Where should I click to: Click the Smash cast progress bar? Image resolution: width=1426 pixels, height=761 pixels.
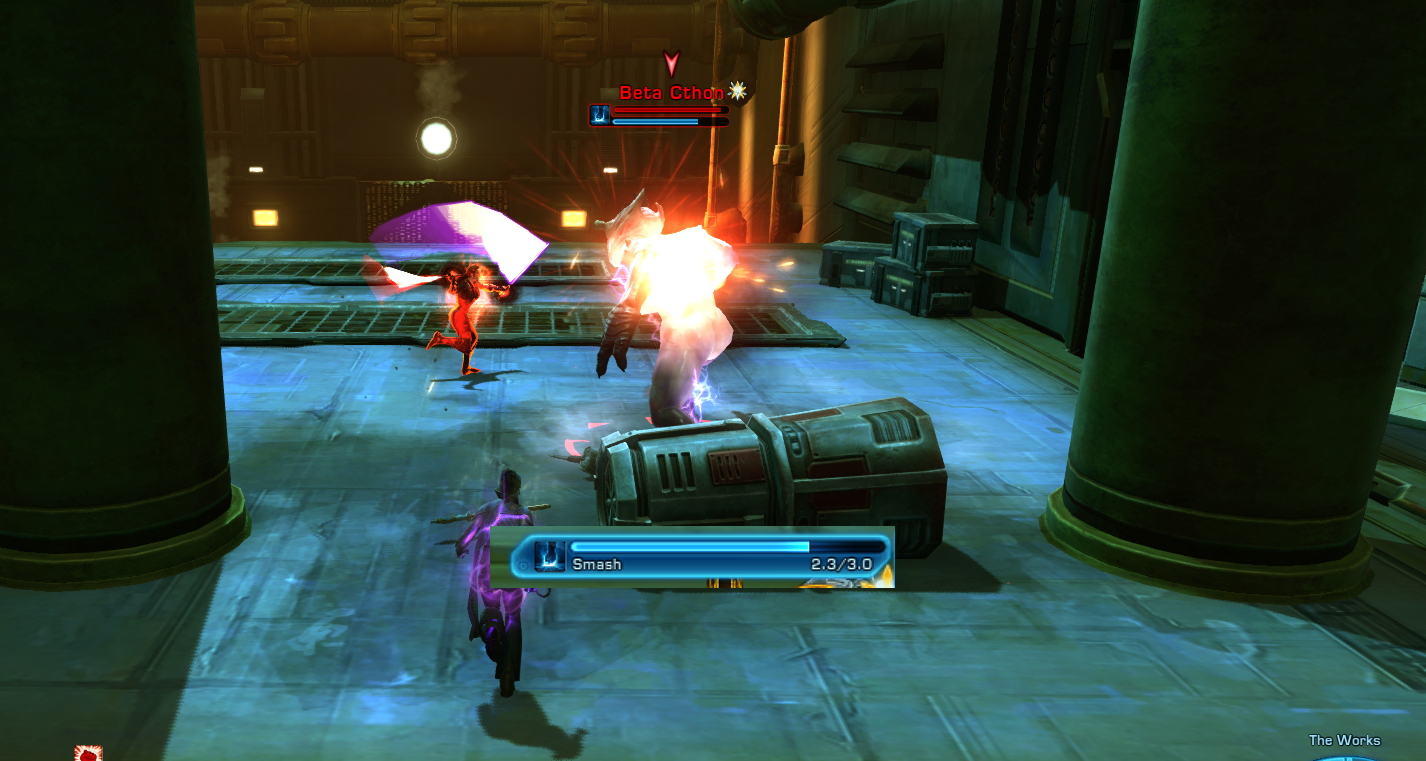click(690, 548)
